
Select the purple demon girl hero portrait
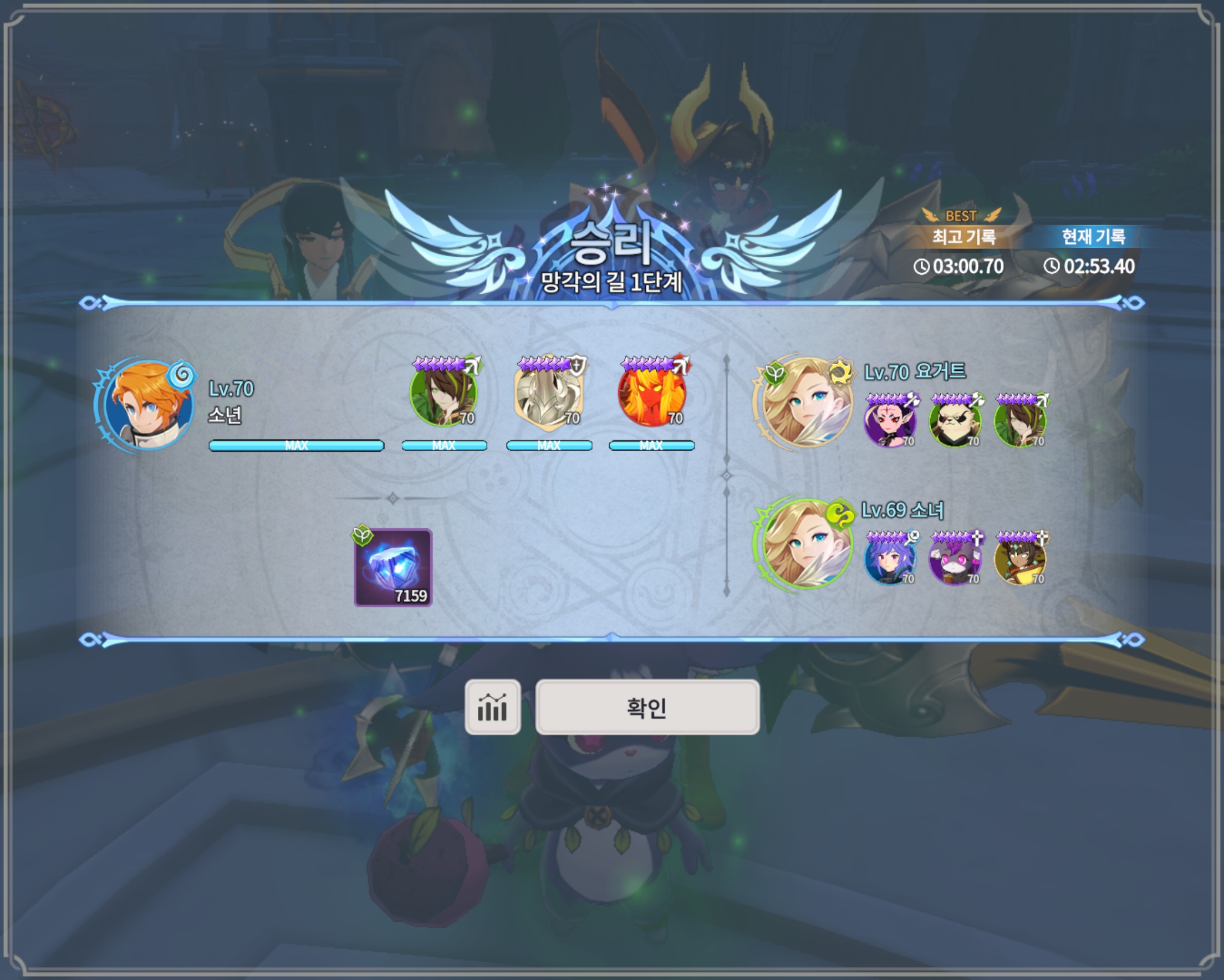click(890, 421)
